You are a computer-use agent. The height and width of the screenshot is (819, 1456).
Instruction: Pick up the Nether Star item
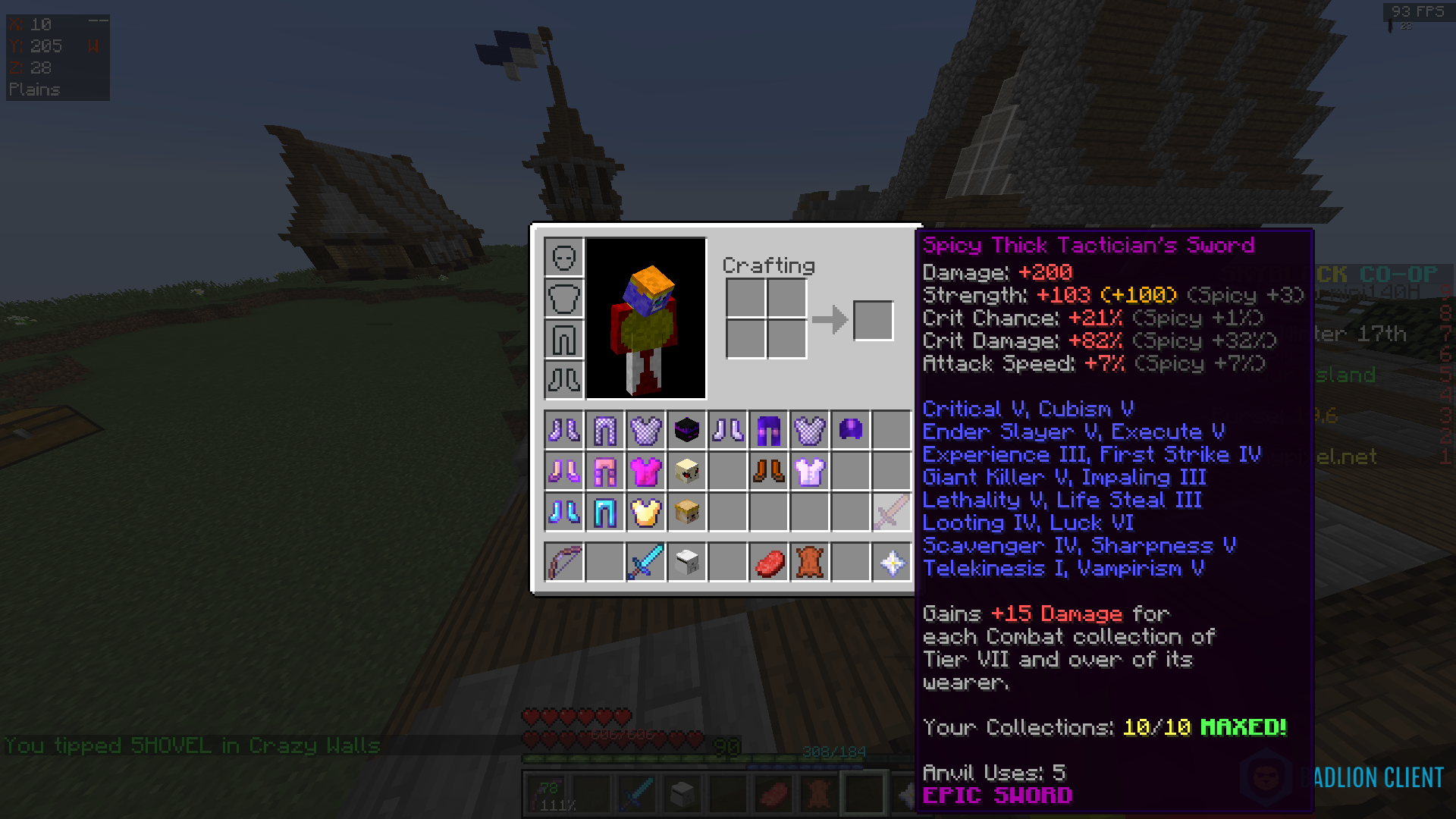891,561
